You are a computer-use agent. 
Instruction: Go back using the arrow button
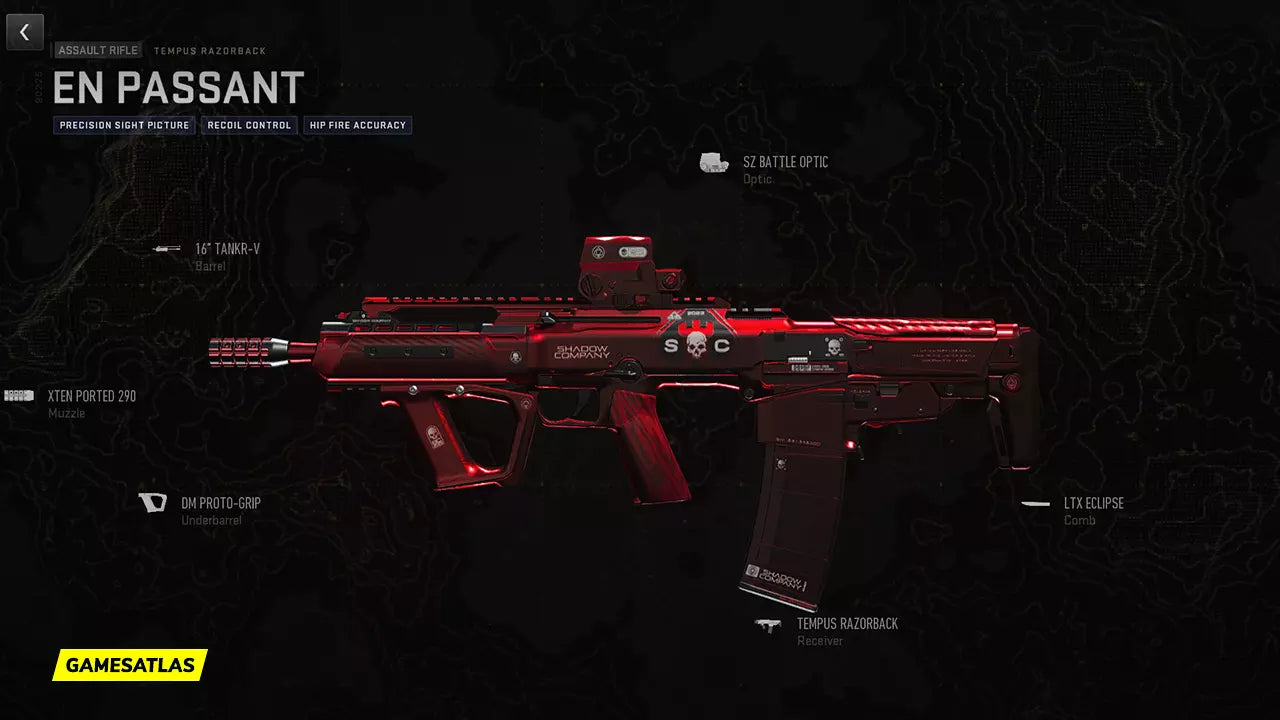tap(25, 32)
